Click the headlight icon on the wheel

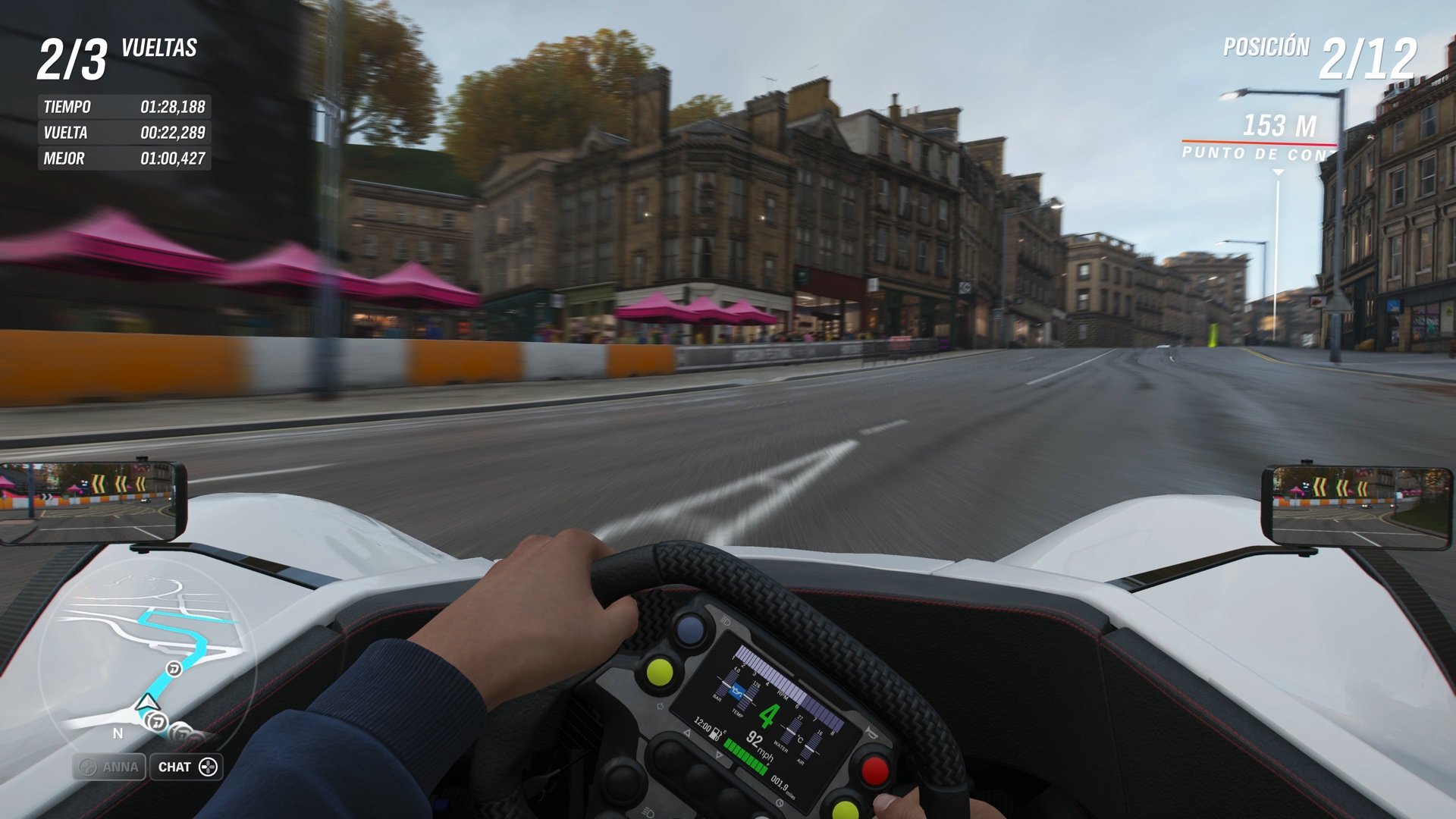point(647,812)
